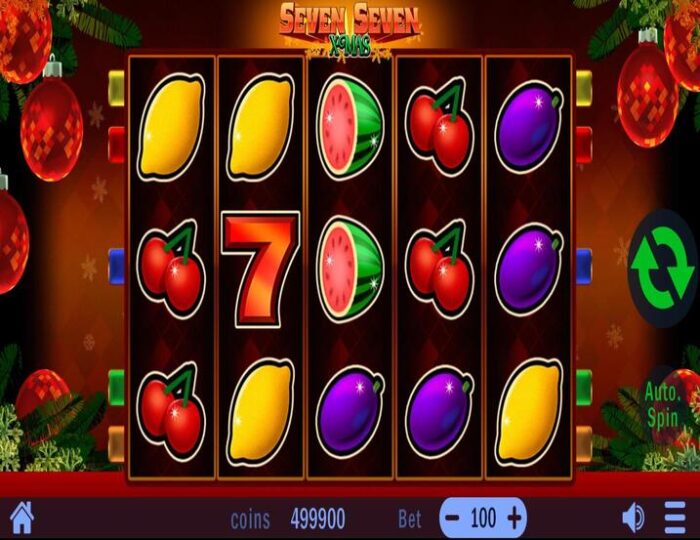
Task: Toggle sound with the speaker icon
Action: [x=633, y=517]
